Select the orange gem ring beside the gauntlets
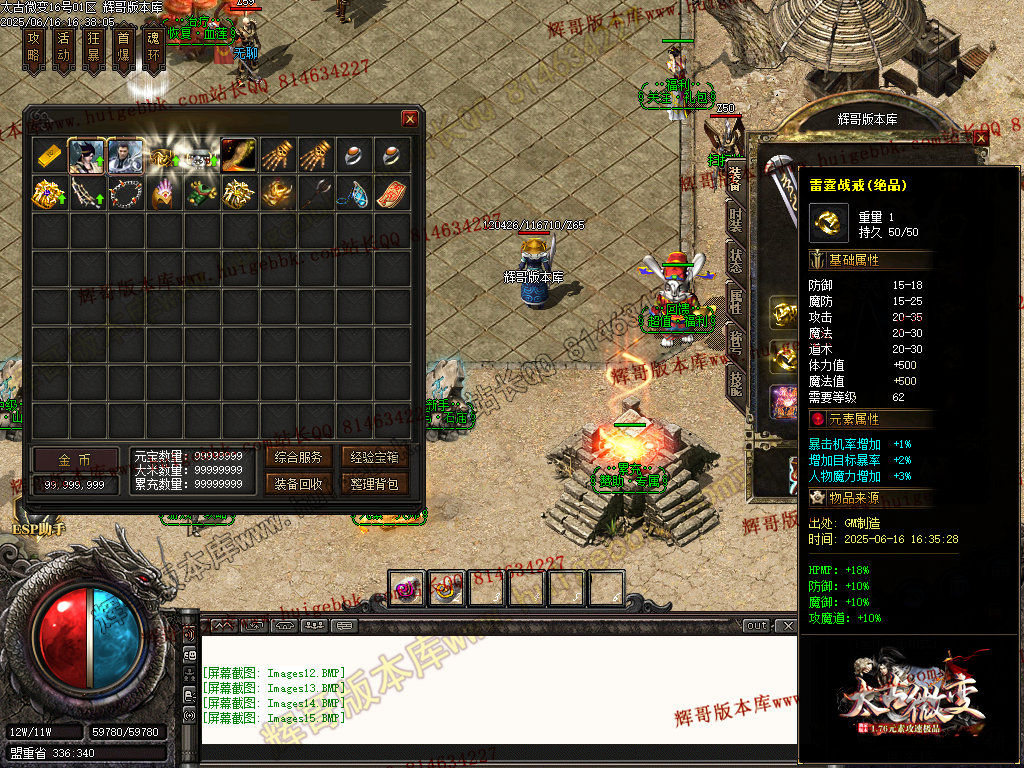 click(353, 155)
